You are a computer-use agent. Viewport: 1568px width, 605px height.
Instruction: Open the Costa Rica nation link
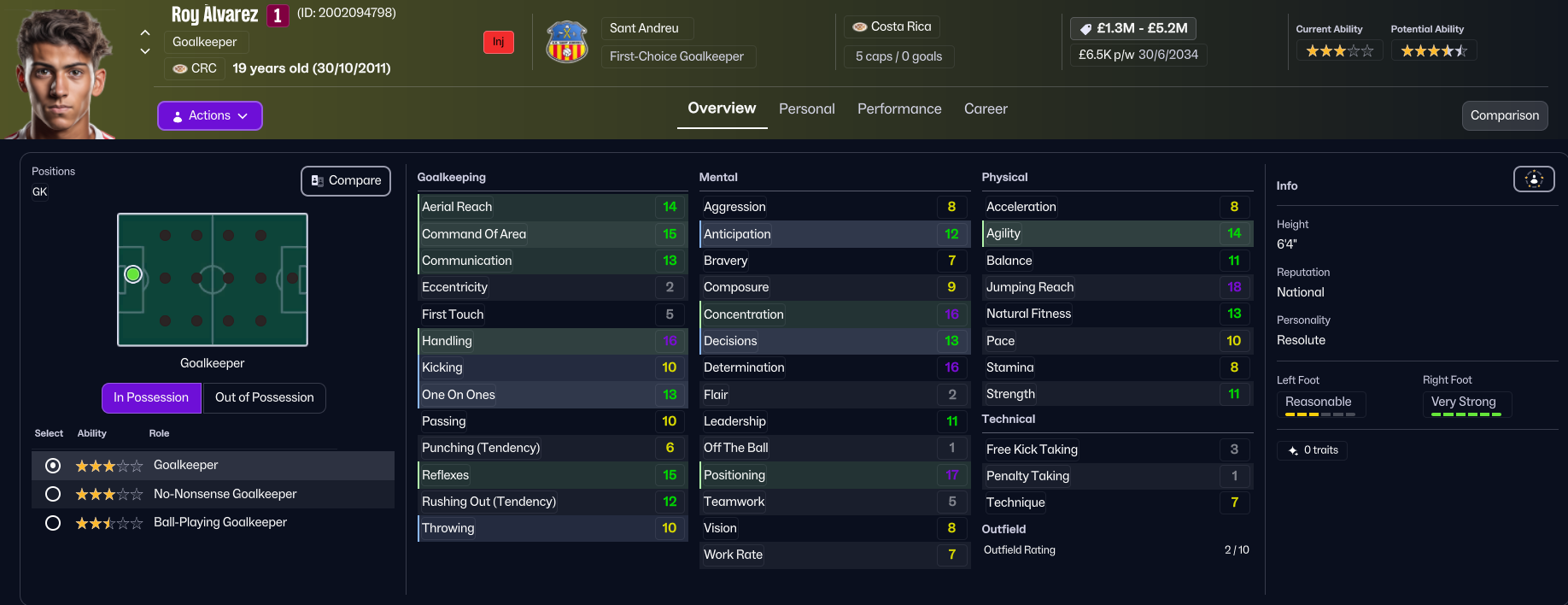click(892, 26)
